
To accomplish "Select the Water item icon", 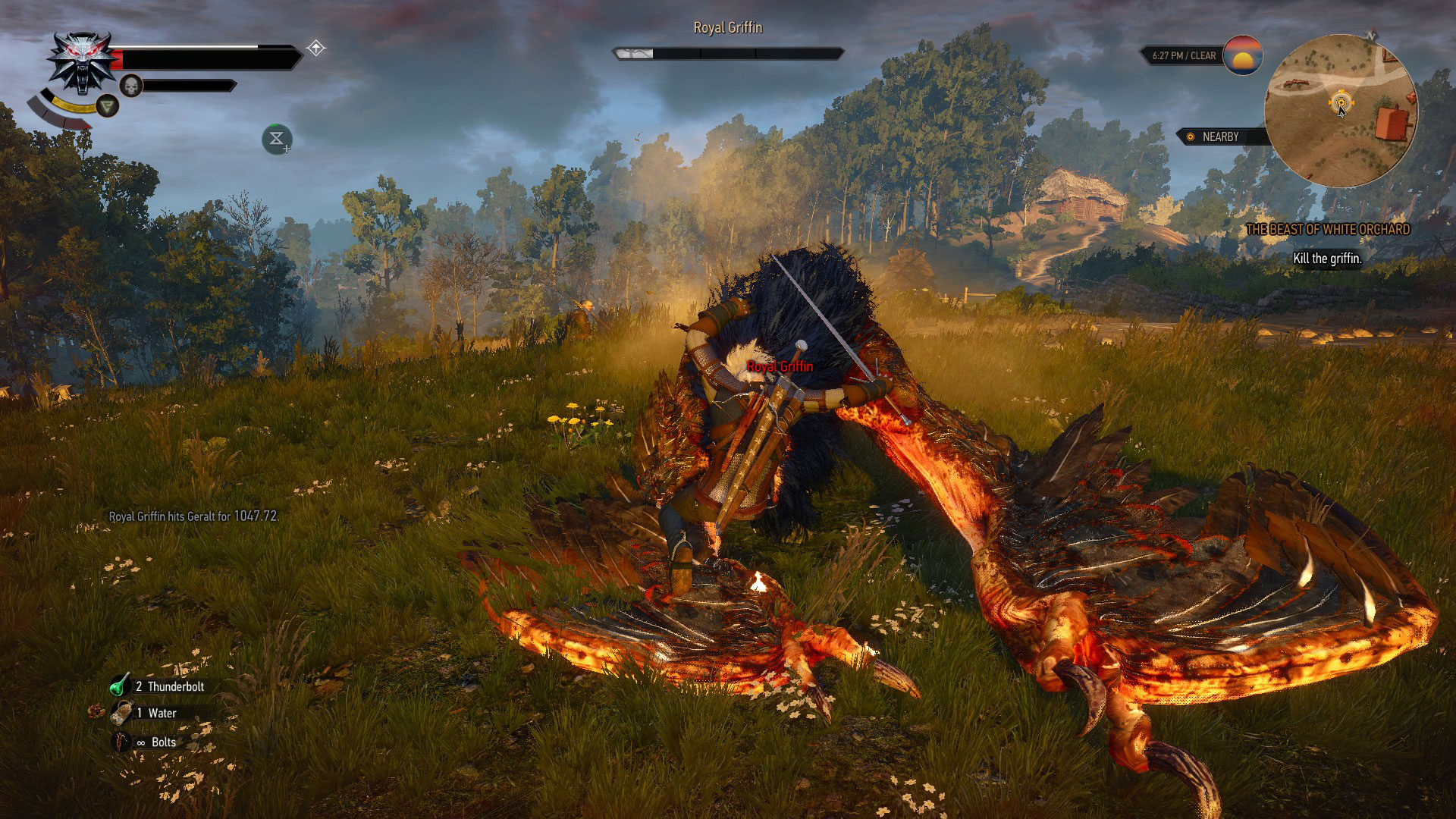I will pyautogui.click(x=121, y=713).
